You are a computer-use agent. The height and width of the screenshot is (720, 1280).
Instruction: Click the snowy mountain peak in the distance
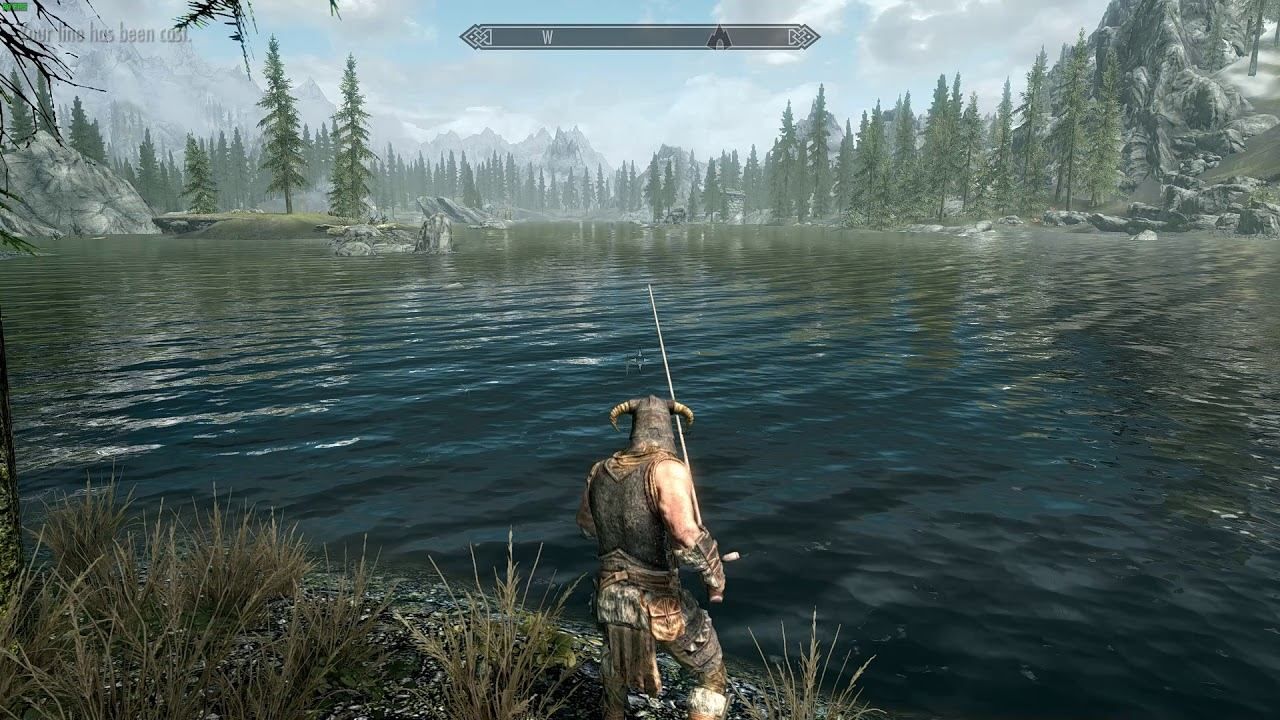tap(575, 130)
